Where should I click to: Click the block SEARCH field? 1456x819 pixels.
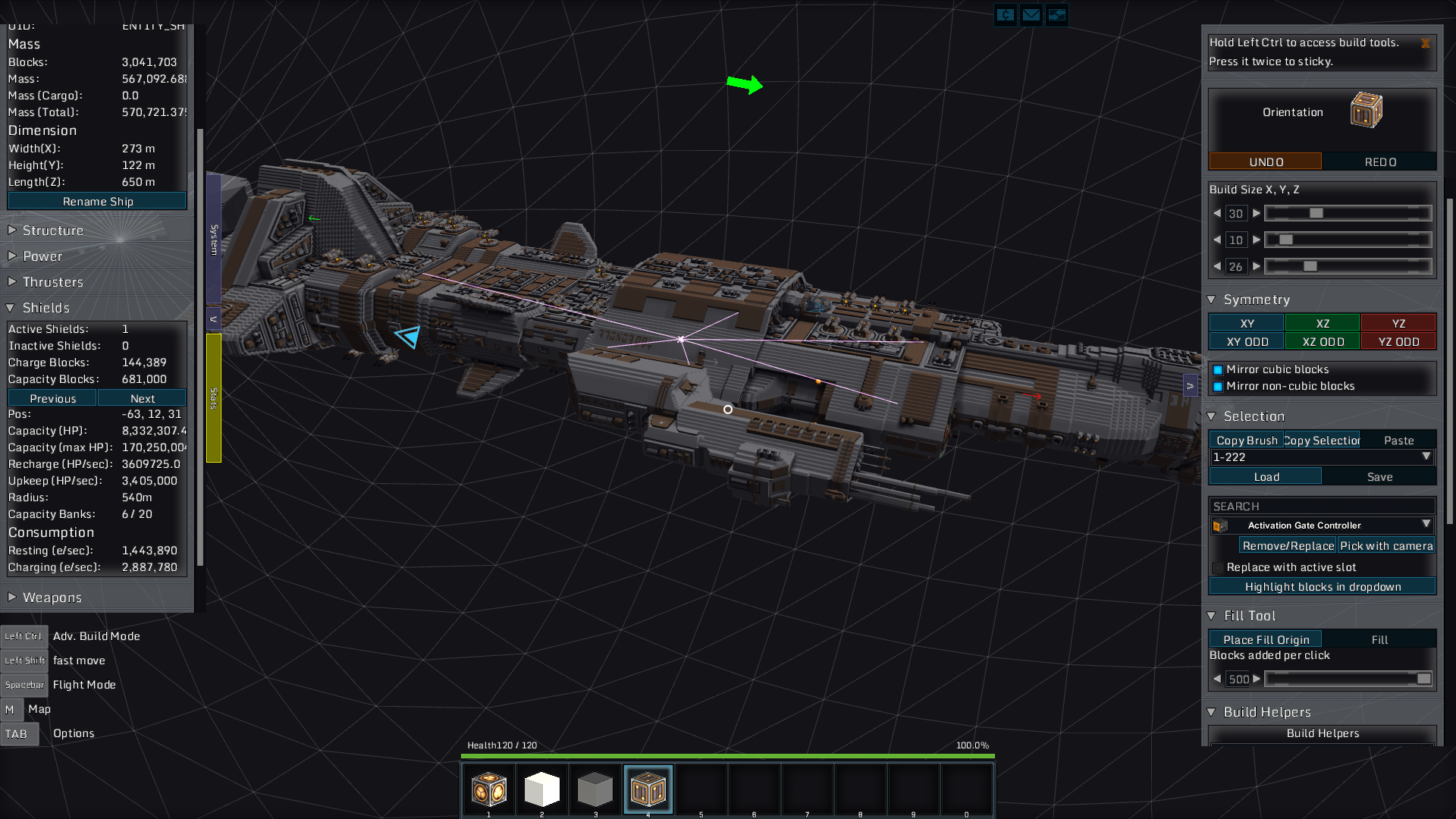[x=1321, y=506]
